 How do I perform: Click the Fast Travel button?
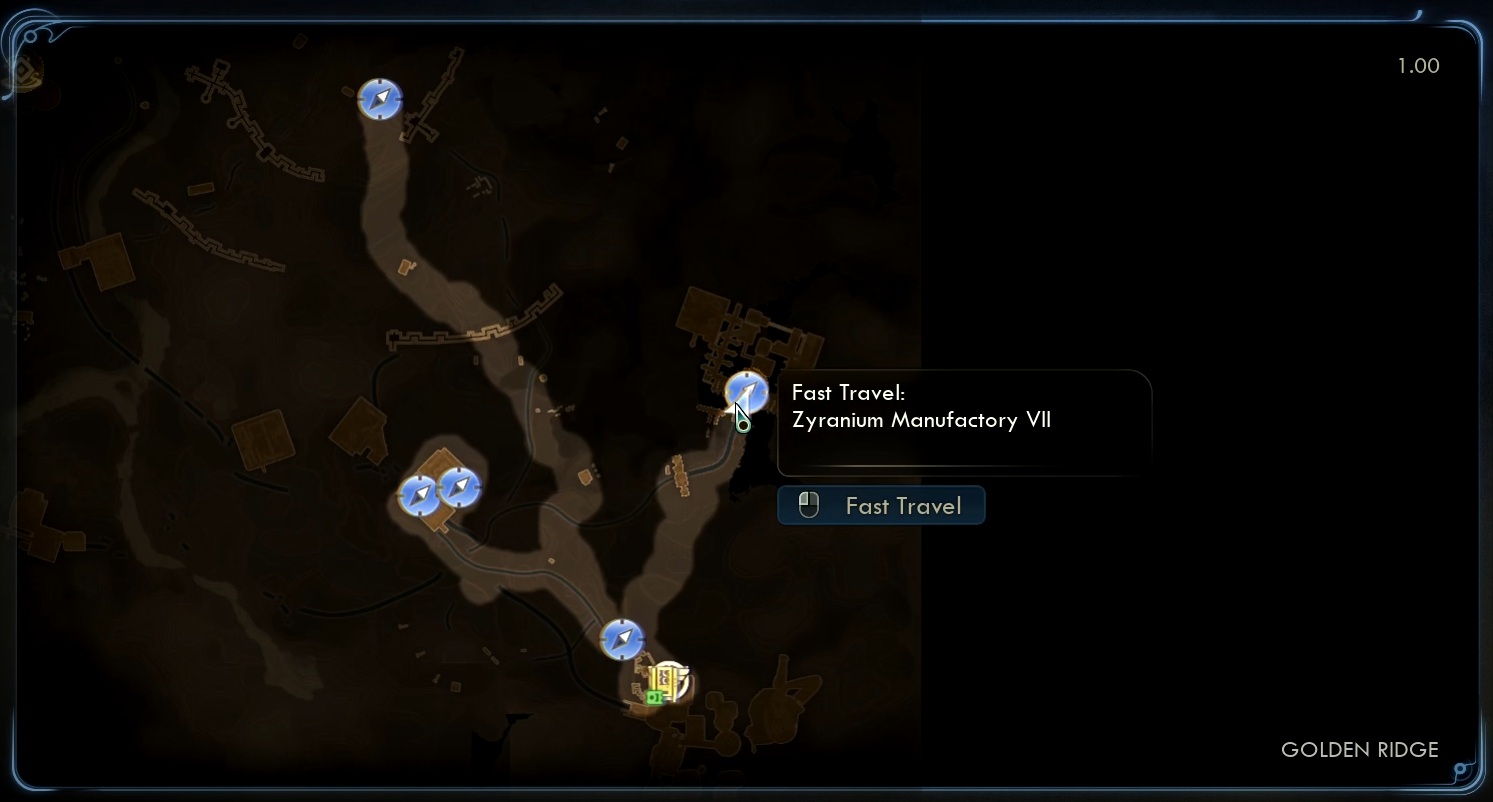click(881, 506)
